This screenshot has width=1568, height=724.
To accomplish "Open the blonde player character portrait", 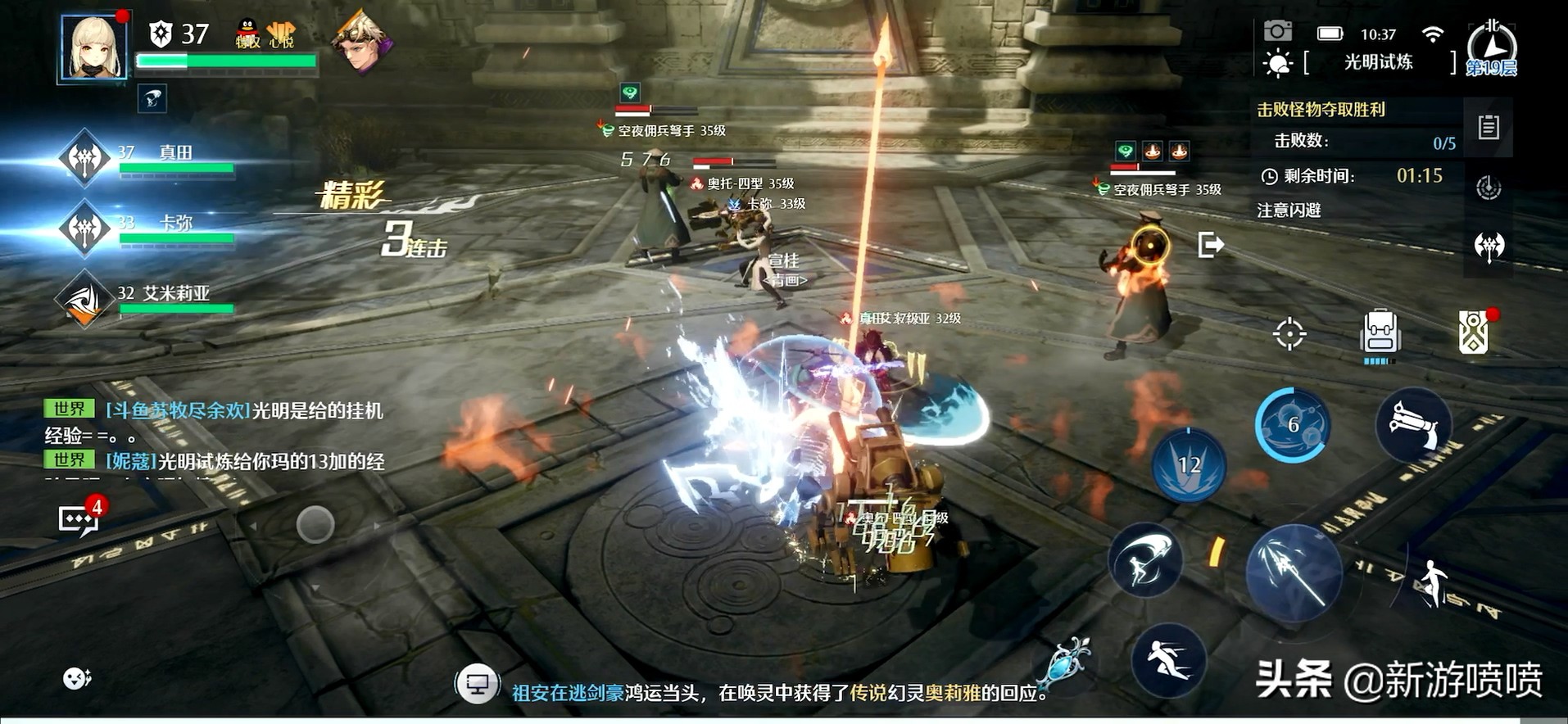I will click(93, 48).
